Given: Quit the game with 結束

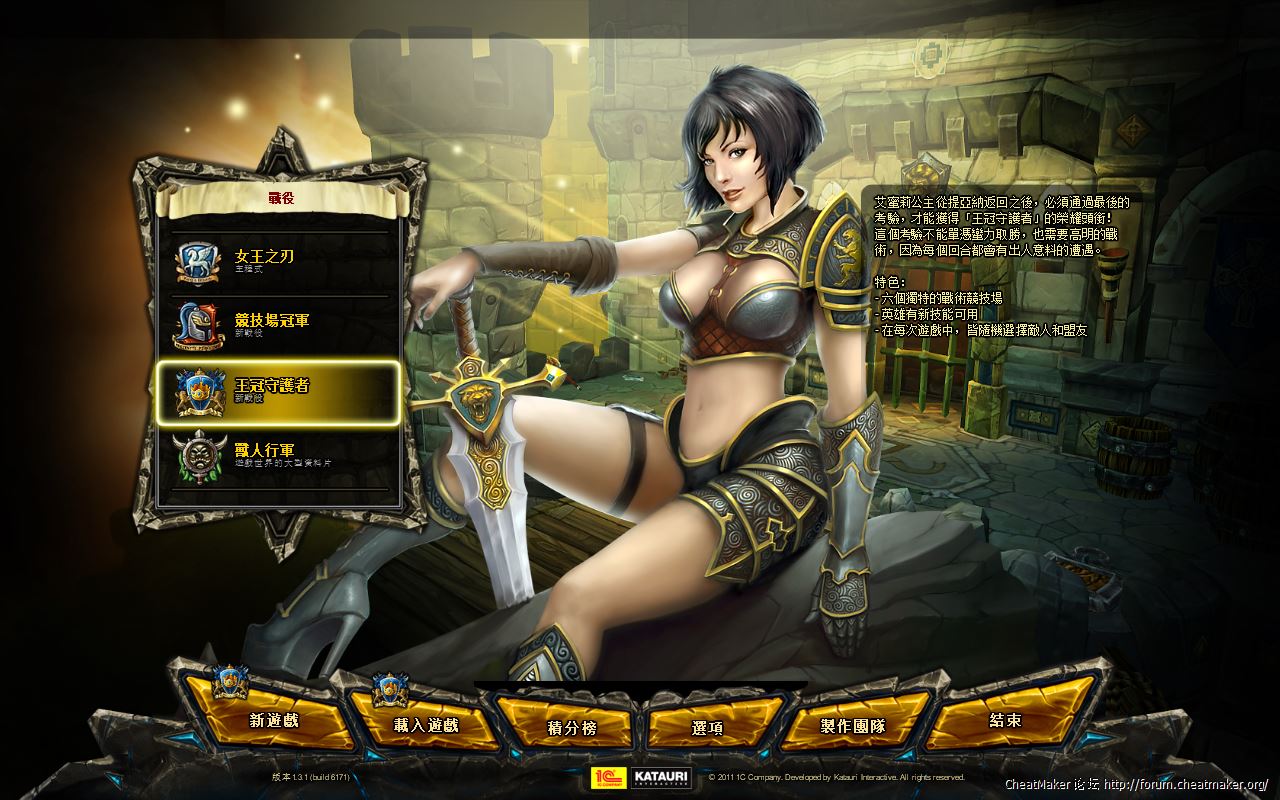Looking at the screenshot, I should tap(1005, 720).
